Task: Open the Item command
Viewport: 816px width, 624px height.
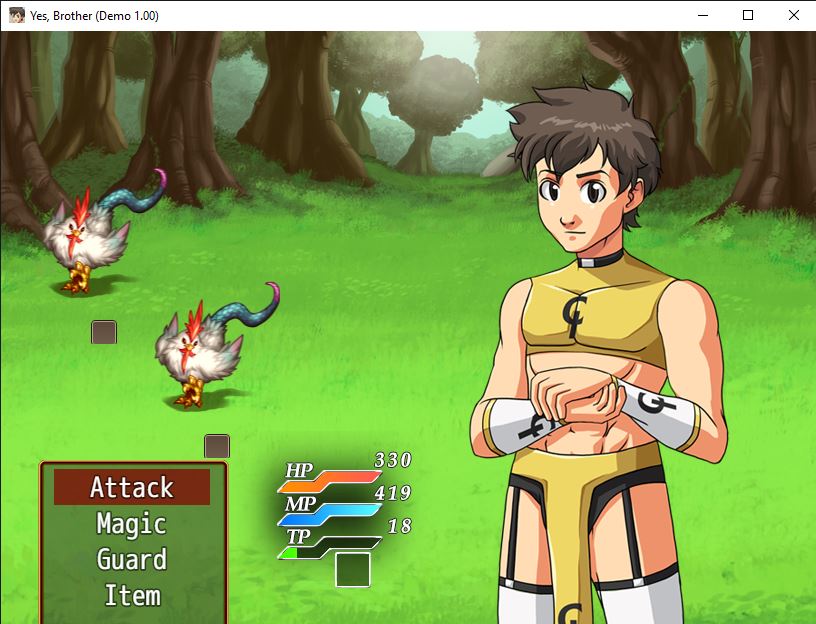Action: (132, 595)
